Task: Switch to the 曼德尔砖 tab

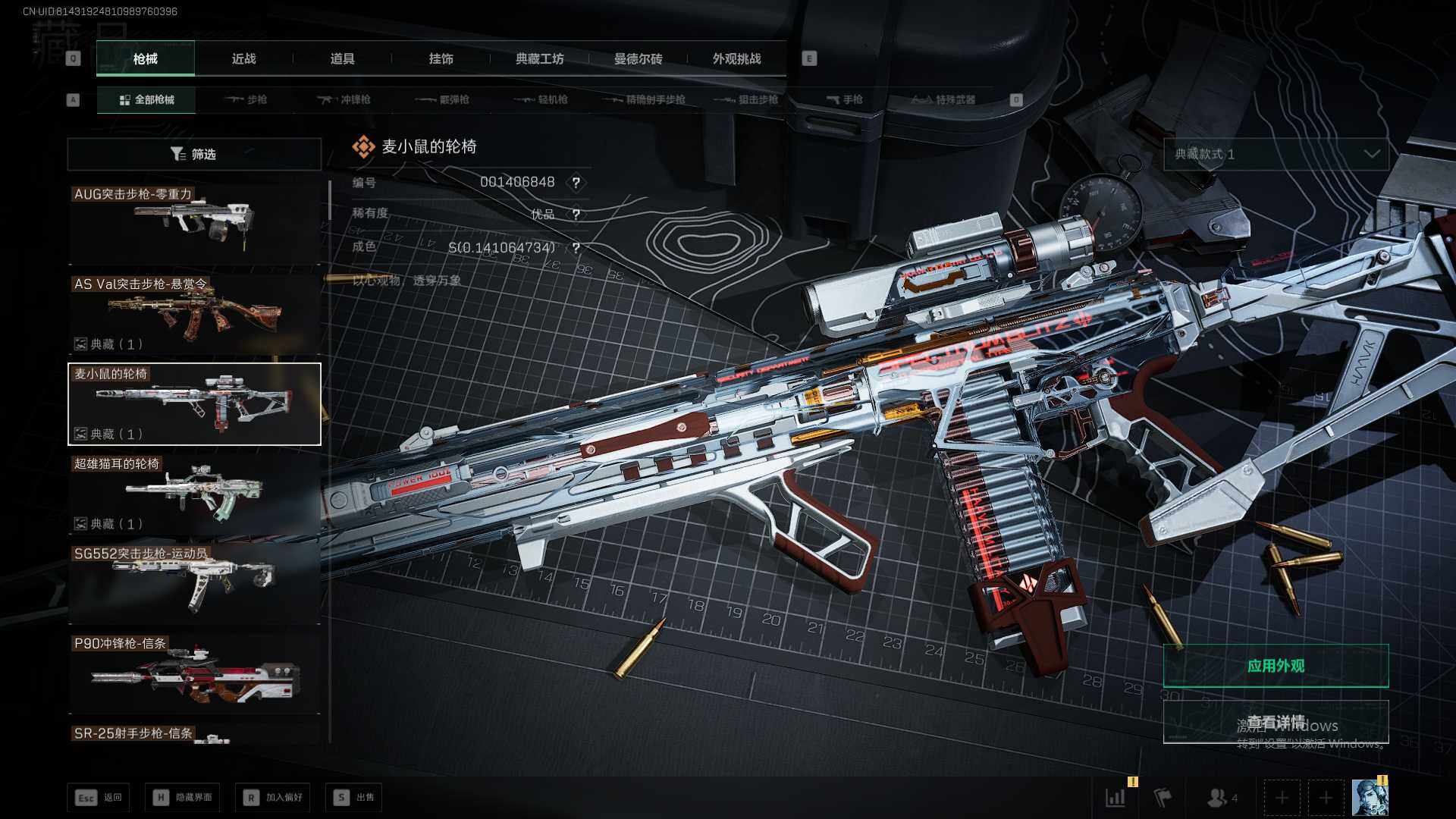Action: tap(638, 58)
